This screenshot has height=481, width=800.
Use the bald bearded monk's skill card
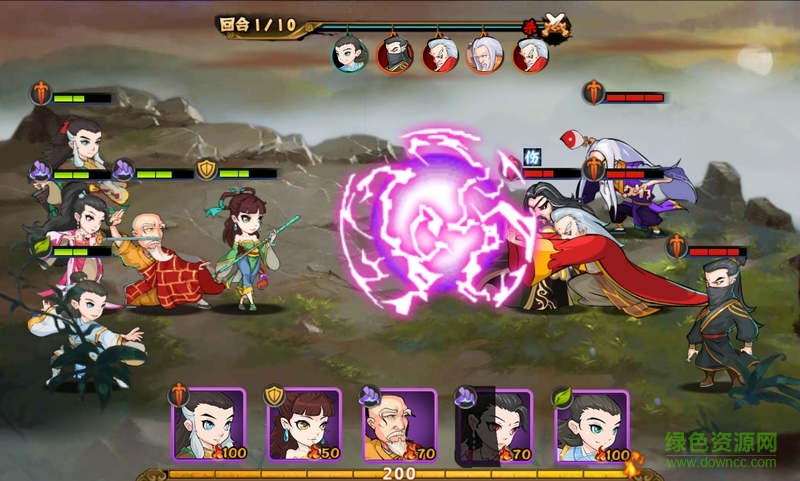(399, 426)
